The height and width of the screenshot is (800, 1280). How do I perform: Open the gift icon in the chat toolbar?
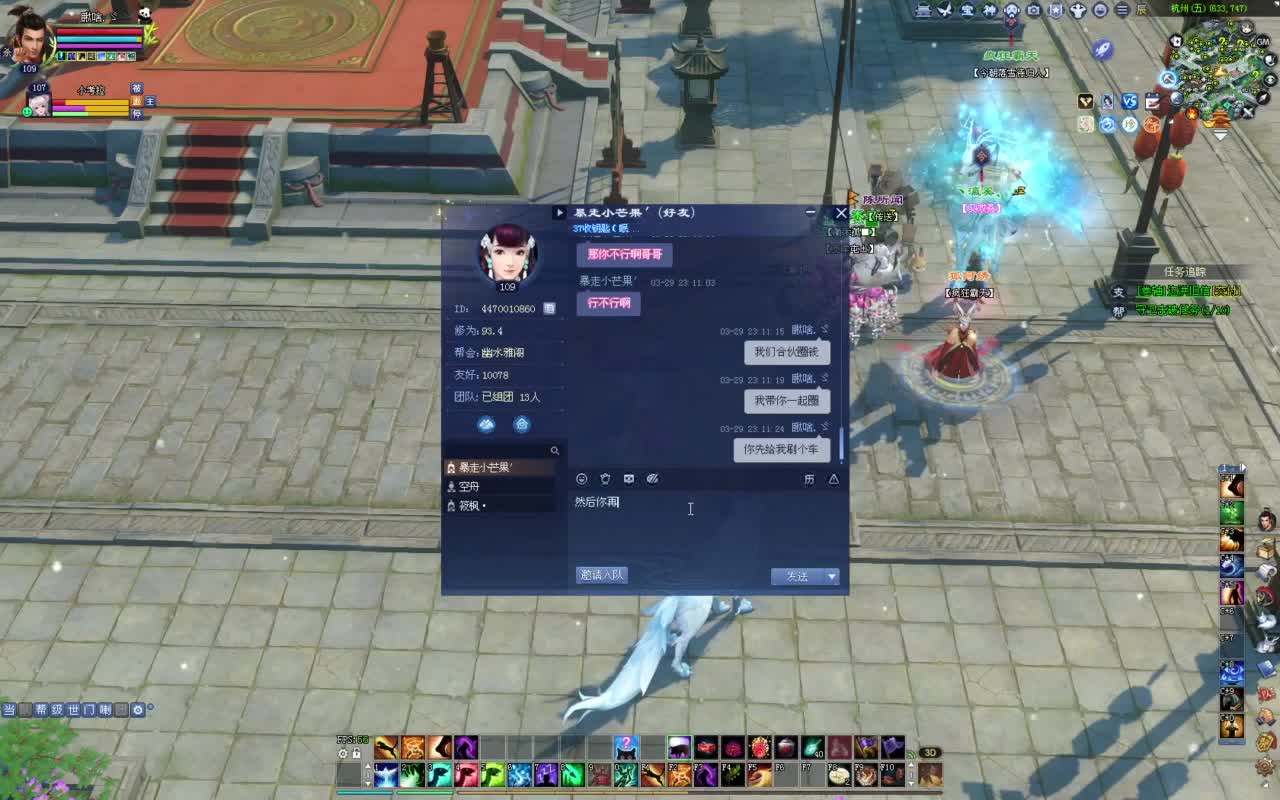[605, 479]
